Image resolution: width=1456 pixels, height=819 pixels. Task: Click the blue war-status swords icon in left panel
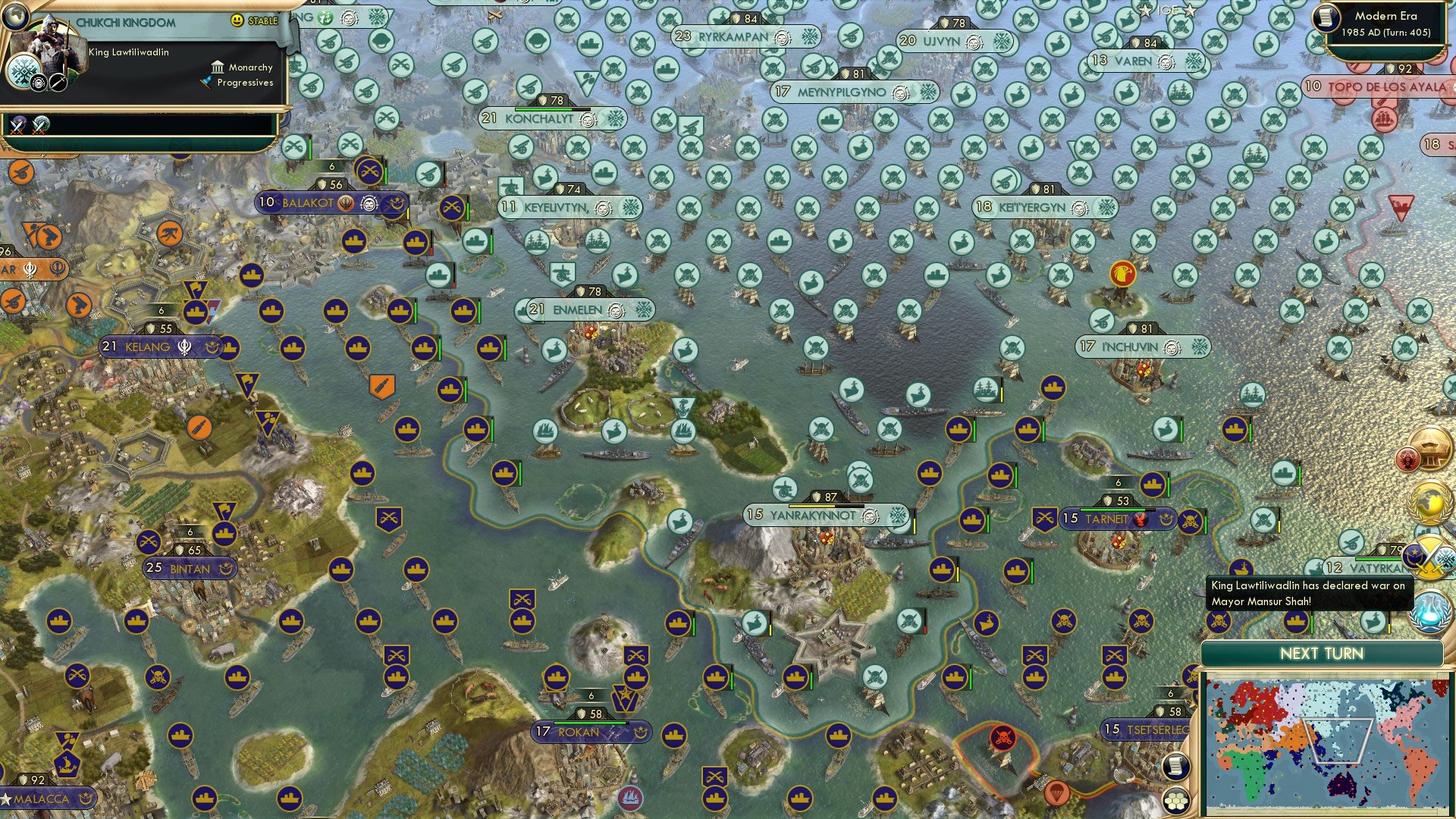pyautogui.click(x=17, y=126)
